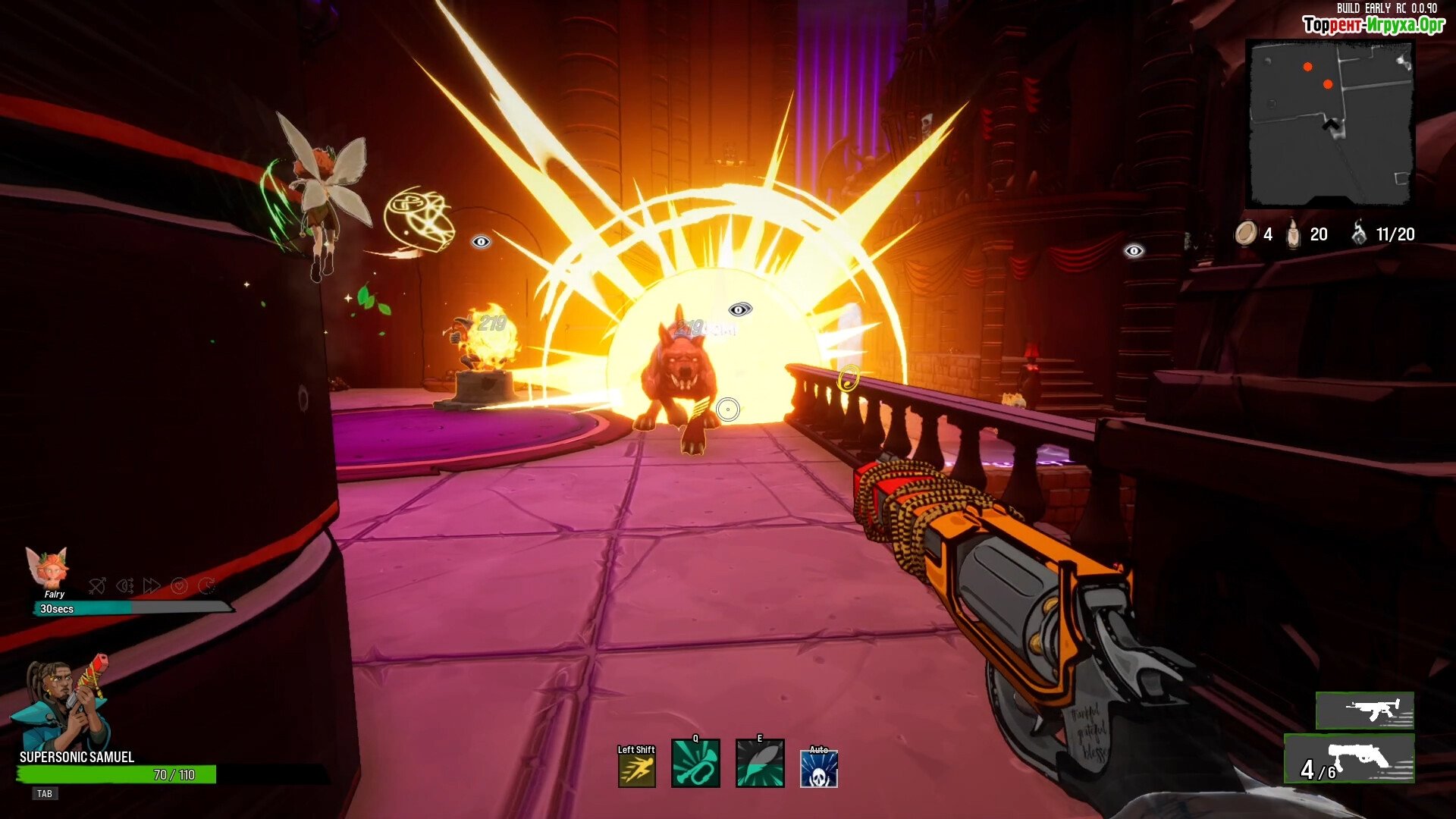Use the teal trumpet ability
This screenshot has height=819, width=1456.
point(695,764)
